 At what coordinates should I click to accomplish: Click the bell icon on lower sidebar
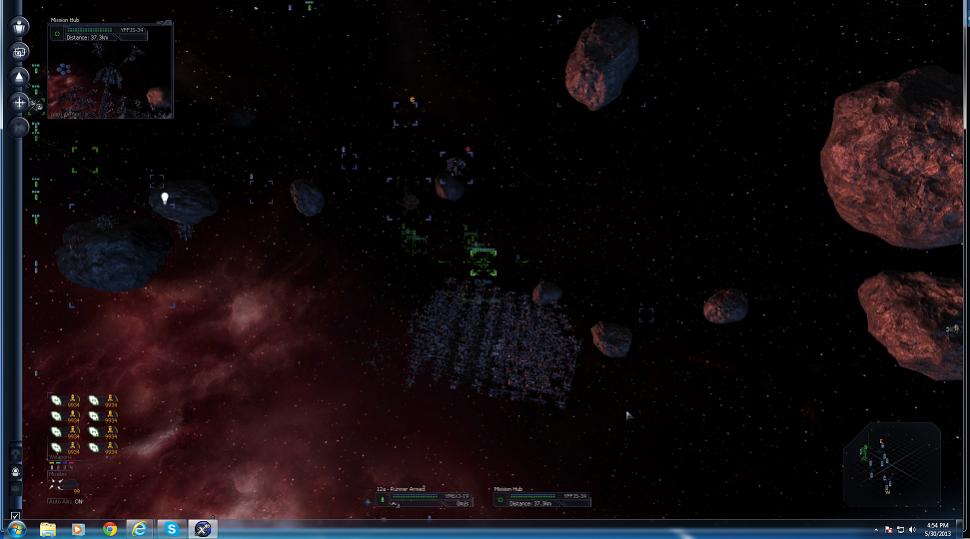[15, 471]
